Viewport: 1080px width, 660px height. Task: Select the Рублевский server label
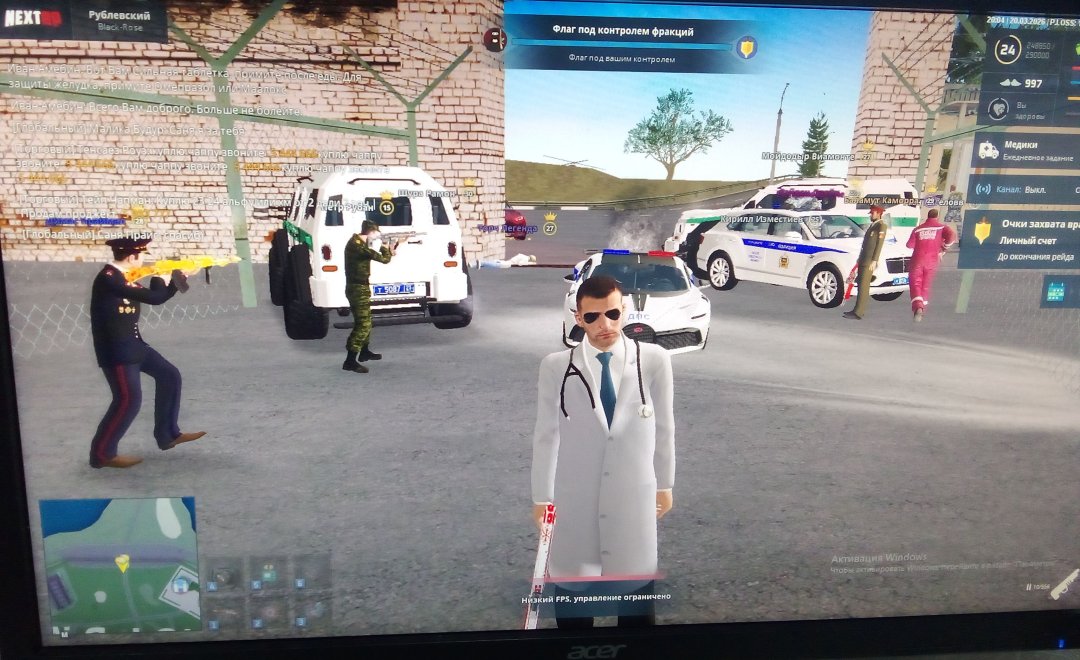point(122,19)
